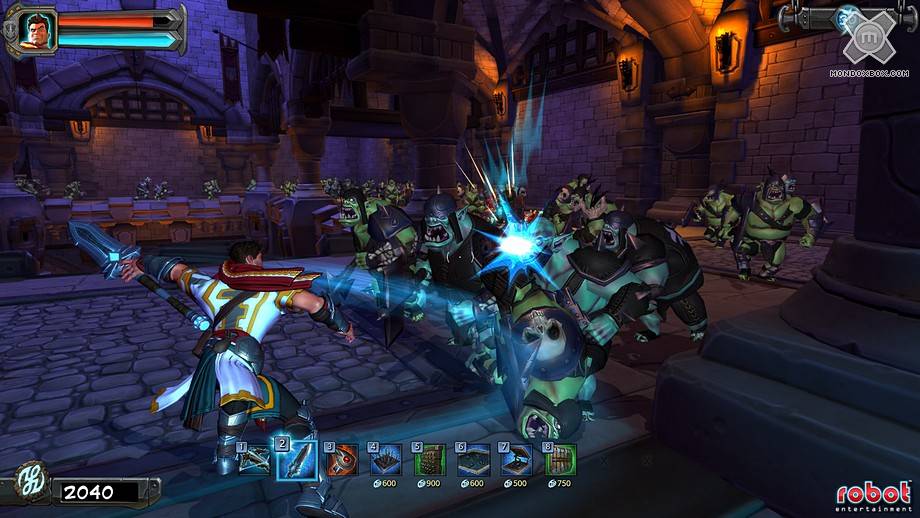Pick the 750-cost barricade in slot 8
This screenshot has height=518, width=920.
(x=561, y=460)
